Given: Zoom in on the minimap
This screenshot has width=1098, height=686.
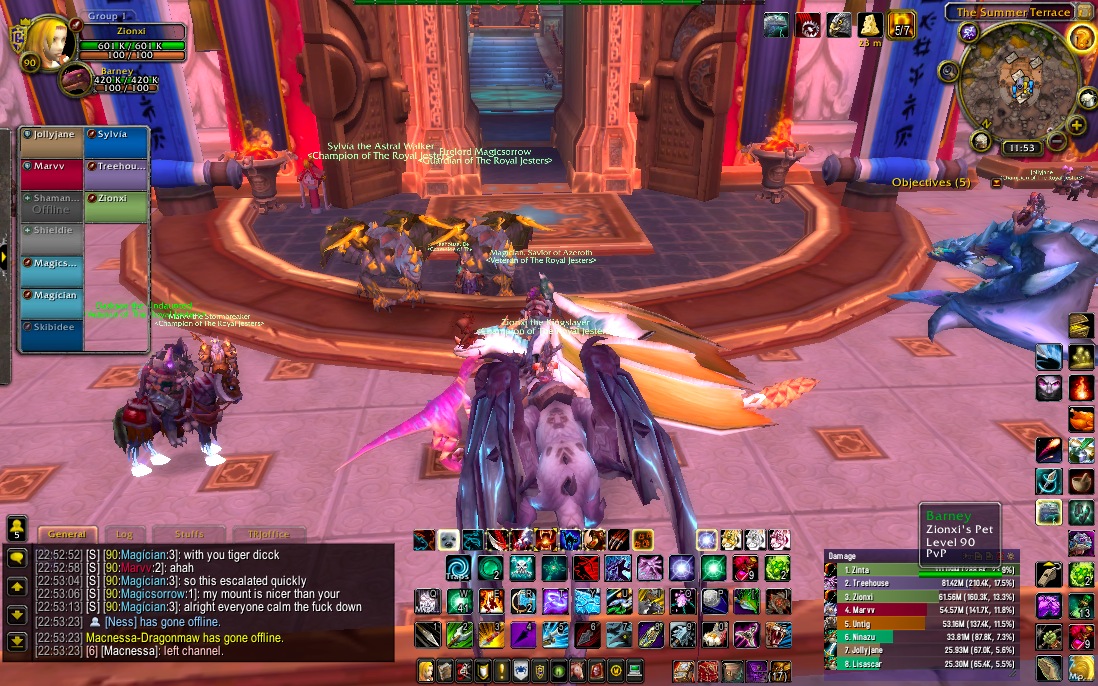Looking at the screenshot, I should coord(1077,125).
